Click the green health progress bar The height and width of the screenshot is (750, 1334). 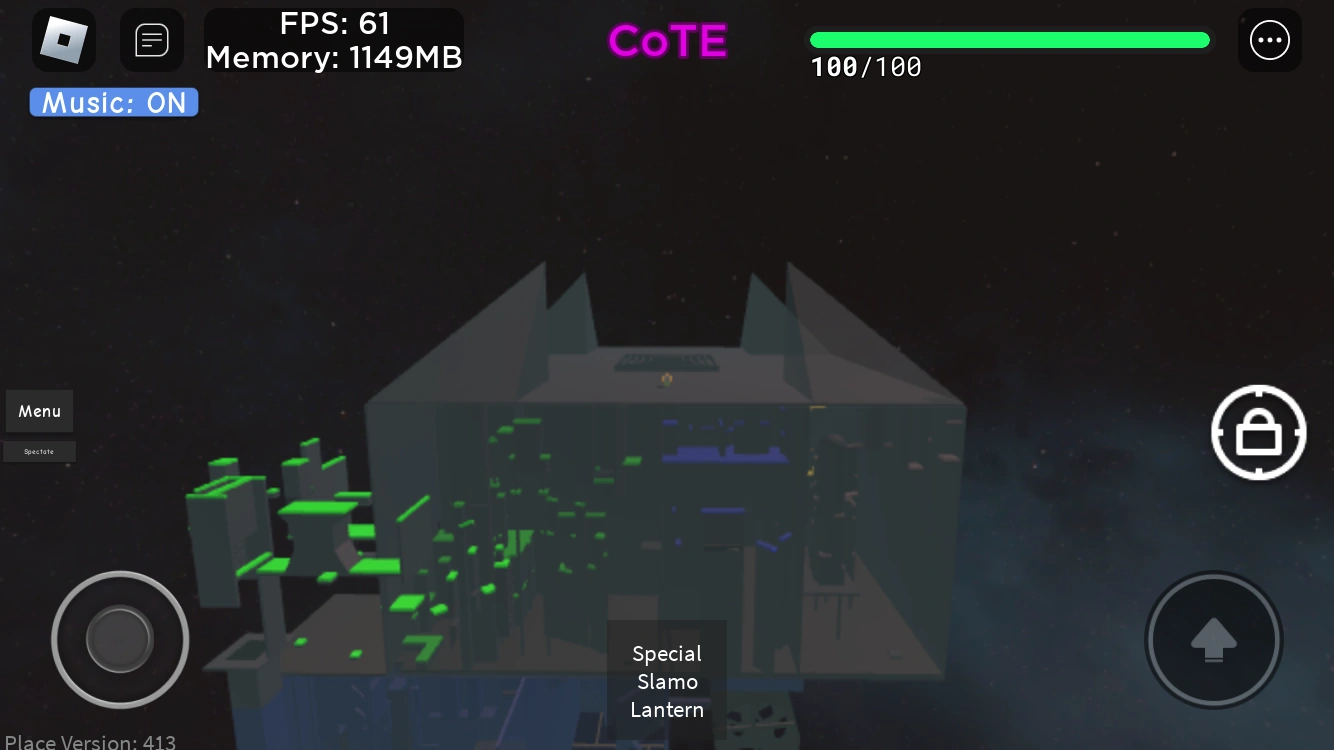(1009, 40)
